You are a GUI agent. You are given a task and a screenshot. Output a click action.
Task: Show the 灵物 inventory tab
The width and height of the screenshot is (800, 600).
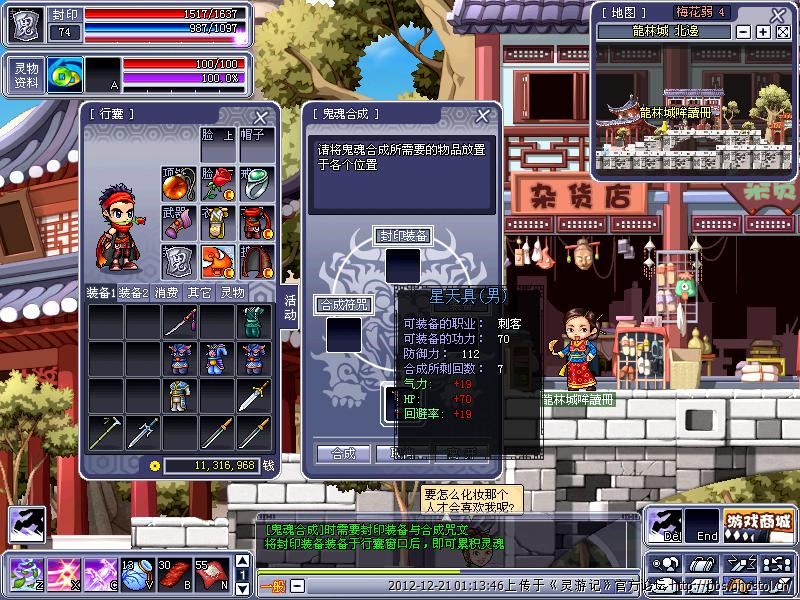click(x=232, y=293)
